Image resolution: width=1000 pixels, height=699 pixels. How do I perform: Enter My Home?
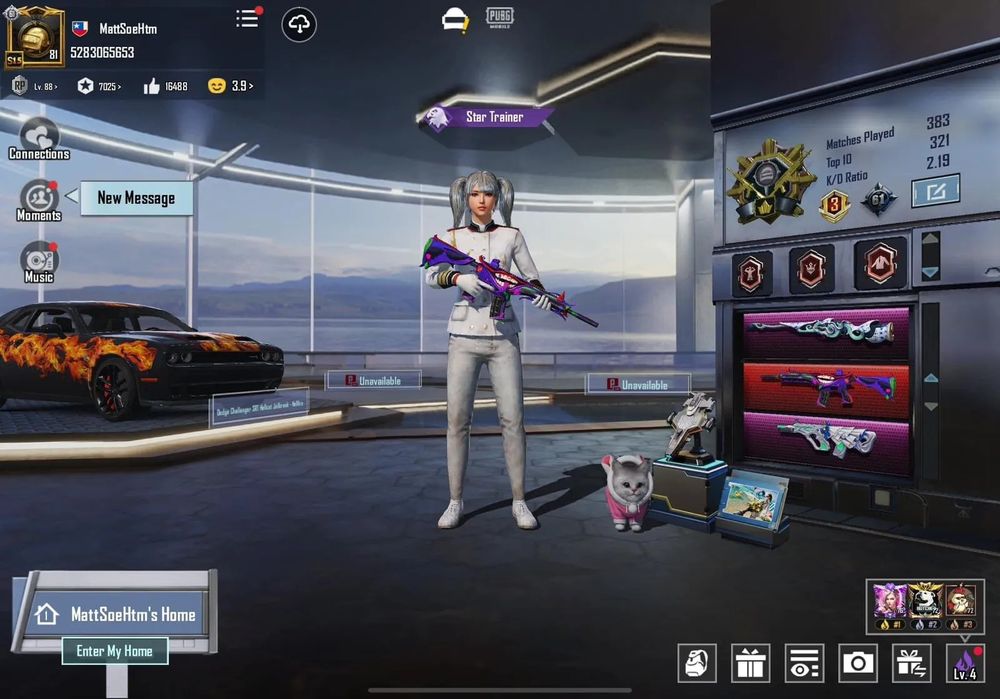pyautogui.click(x=115, y=651)
